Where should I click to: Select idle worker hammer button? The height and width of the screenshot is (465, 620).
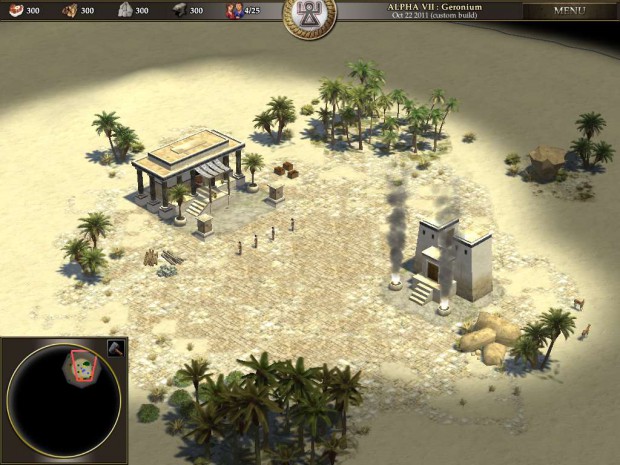(114, 348)
